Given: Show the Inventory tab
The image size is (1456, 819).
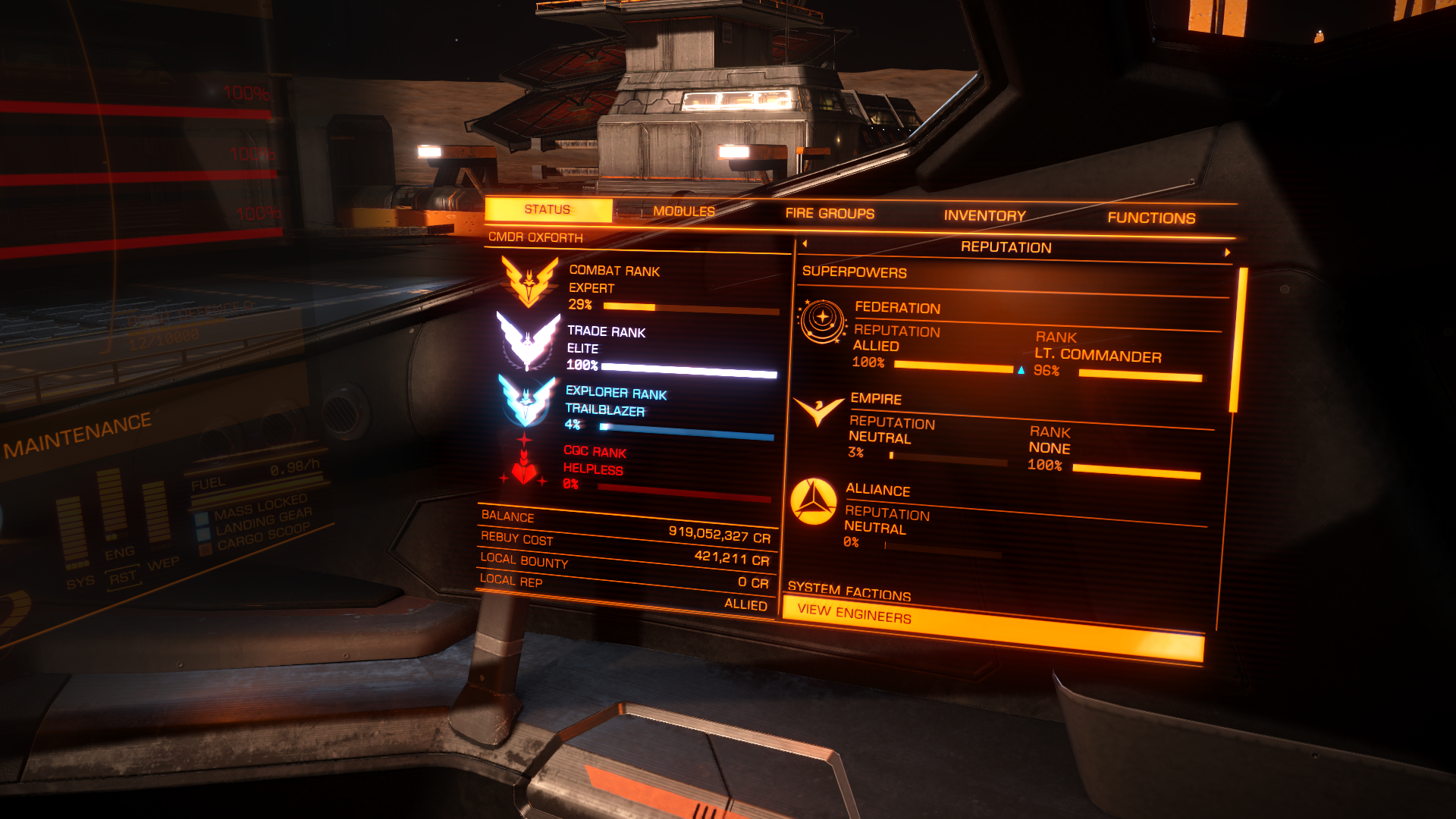Looking at the screenshot, I should (984, 216).
